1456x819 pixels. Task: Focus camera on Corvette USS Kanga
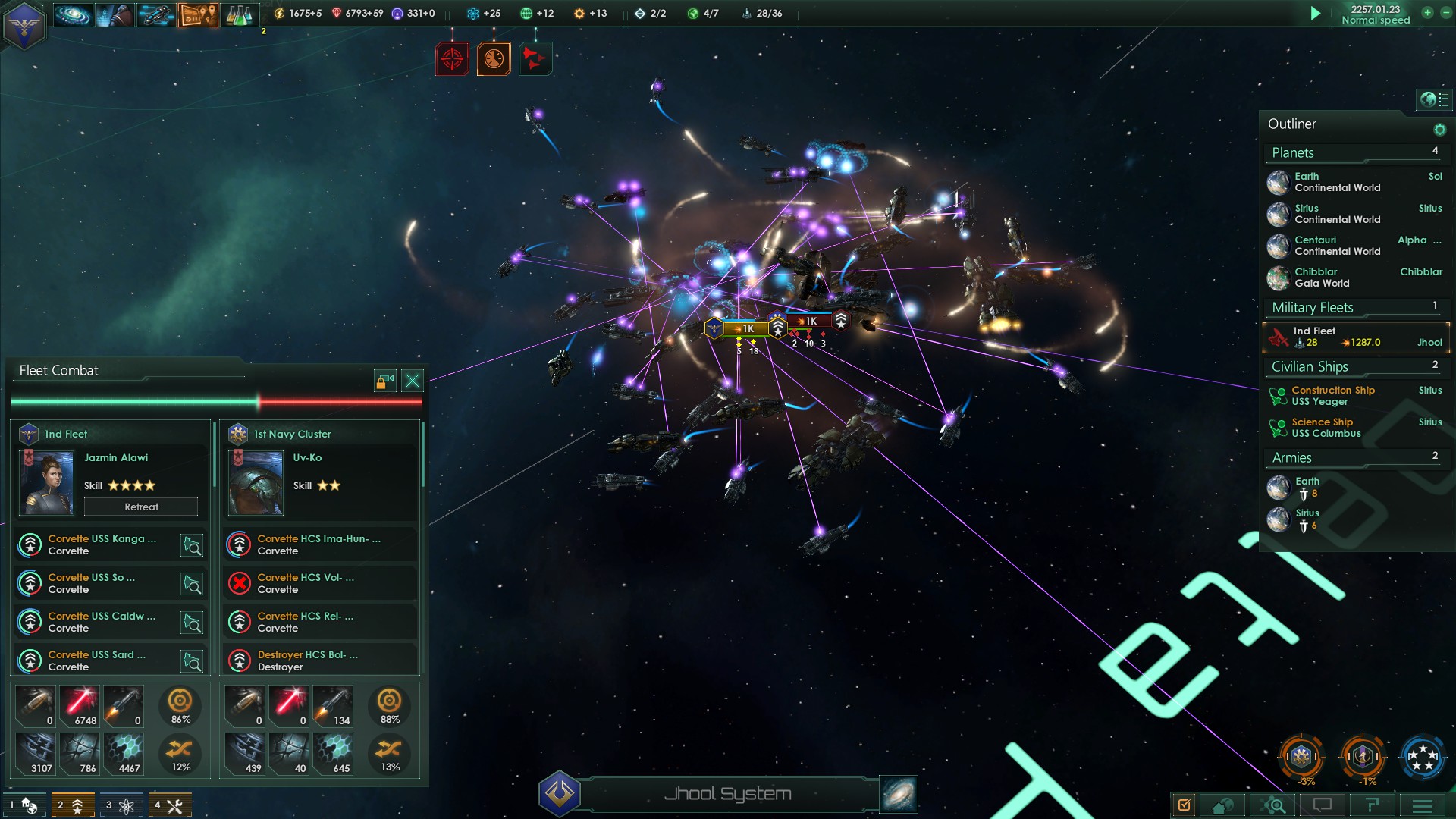pos(192,545)
